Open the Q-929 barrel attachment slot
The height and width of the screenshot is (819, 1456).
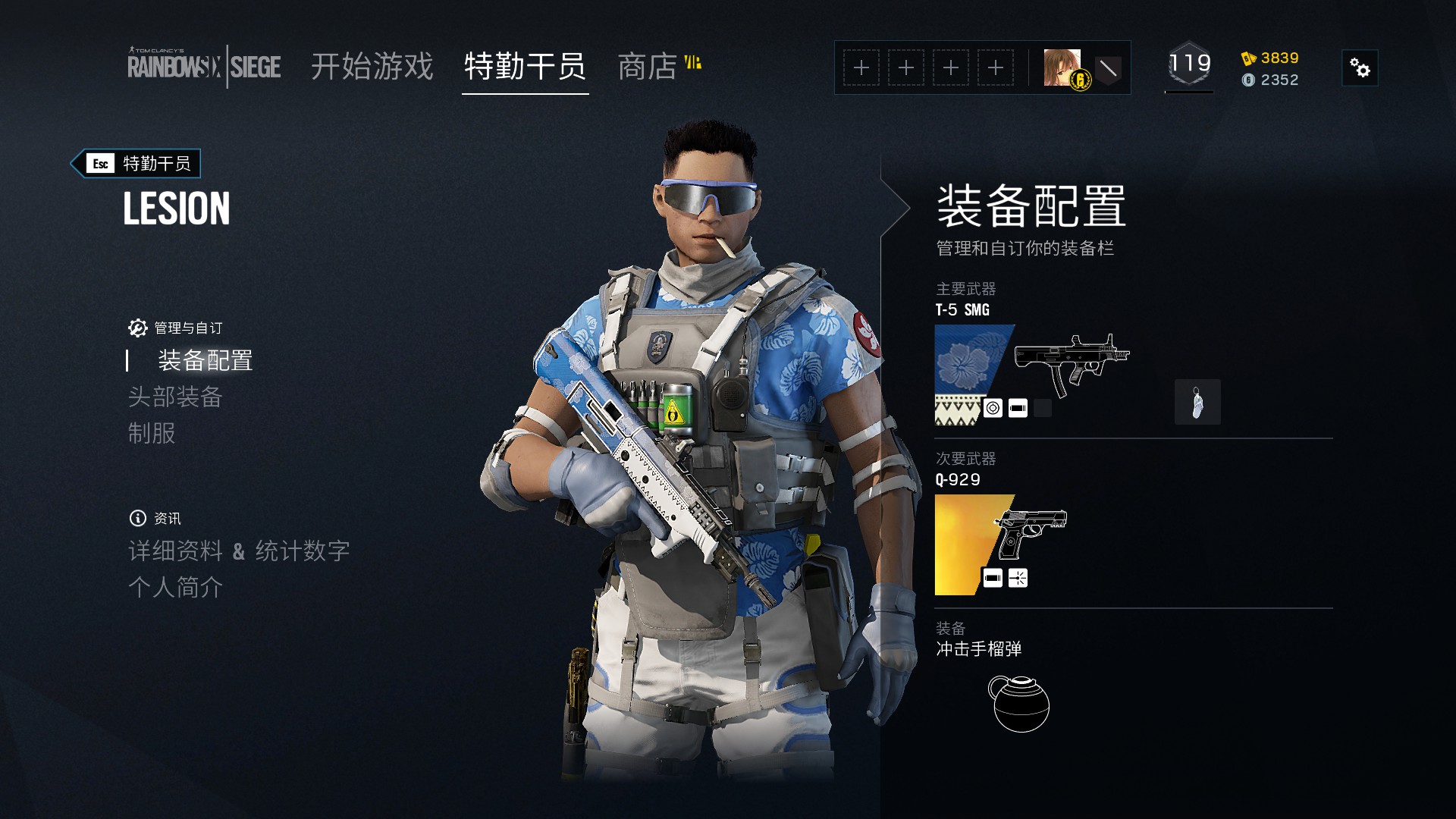pyautogui.click(x=992, y=577)
